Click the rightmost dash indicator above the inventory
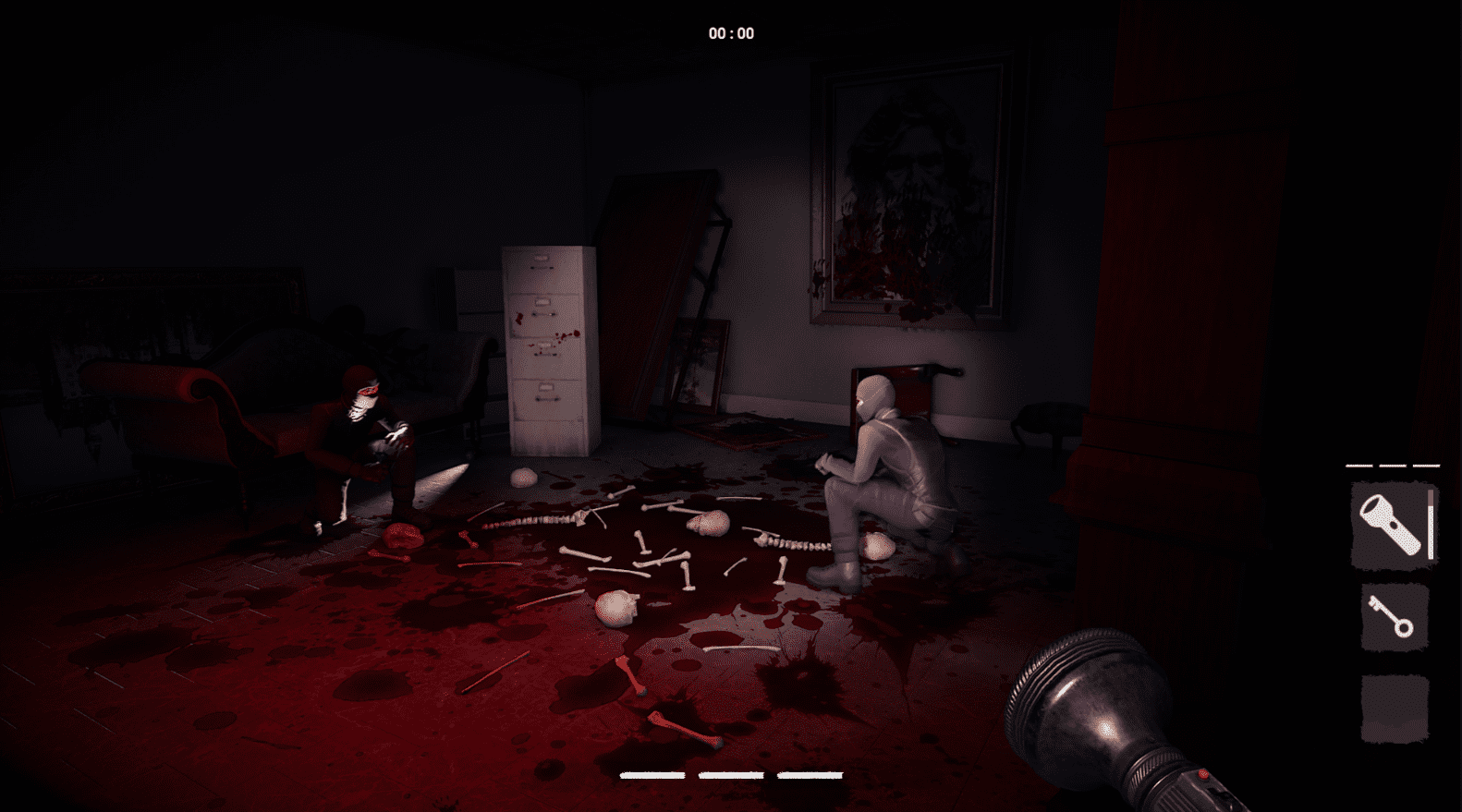The width and height of the screenshot is (1462, 812). pyautogui.click(x=1426, y=465)
